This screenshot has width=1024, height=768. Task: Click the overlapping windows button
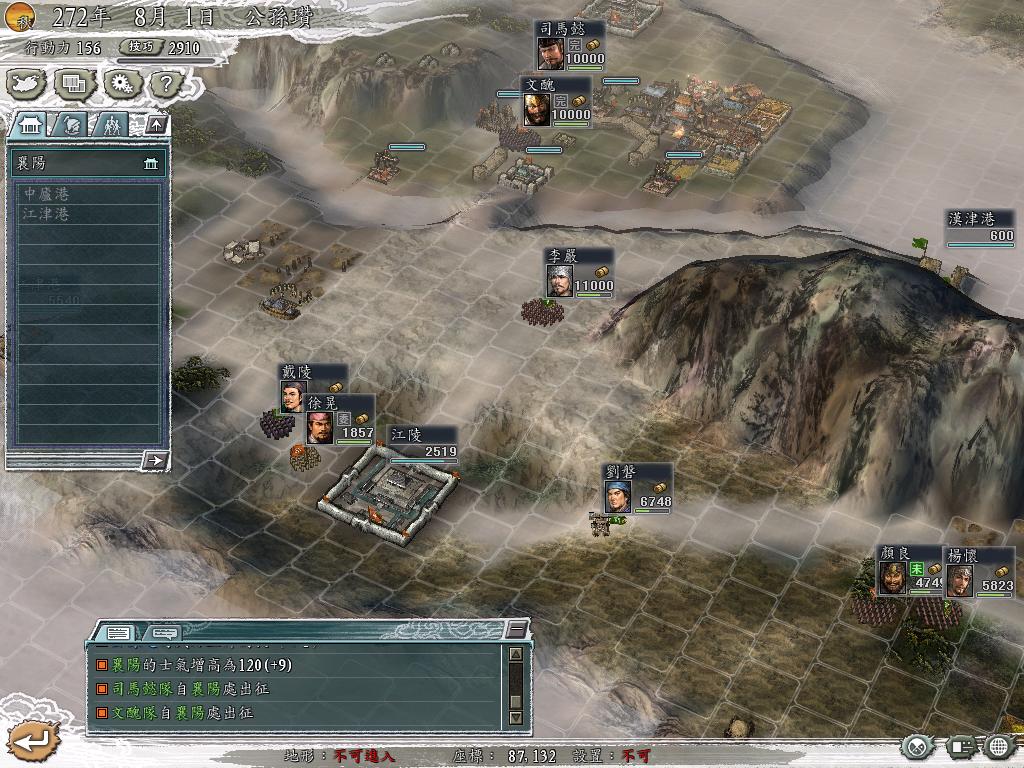(x=73, y=84)
